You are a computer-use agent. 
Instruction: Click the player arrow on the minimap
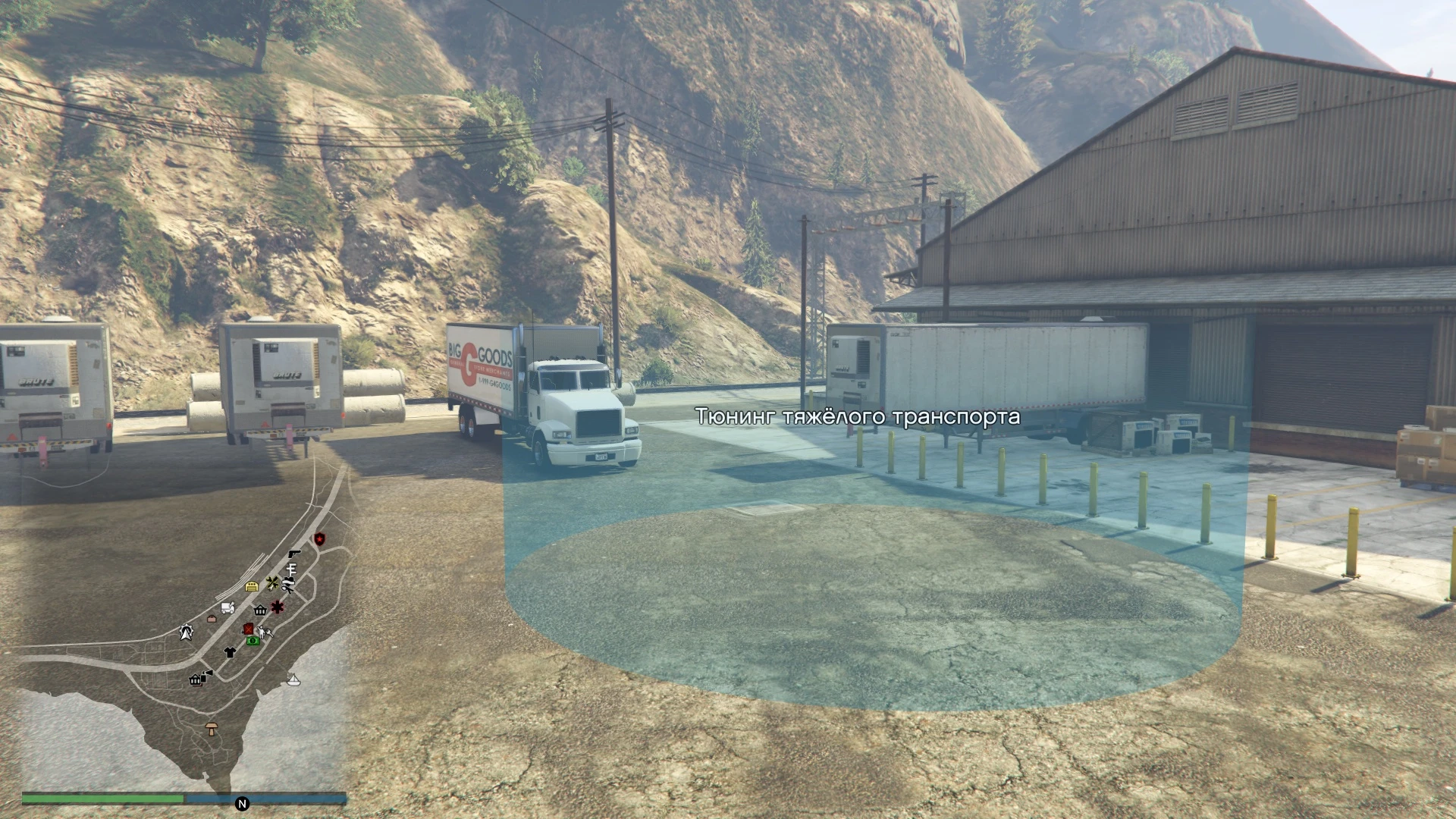(186, 632)
